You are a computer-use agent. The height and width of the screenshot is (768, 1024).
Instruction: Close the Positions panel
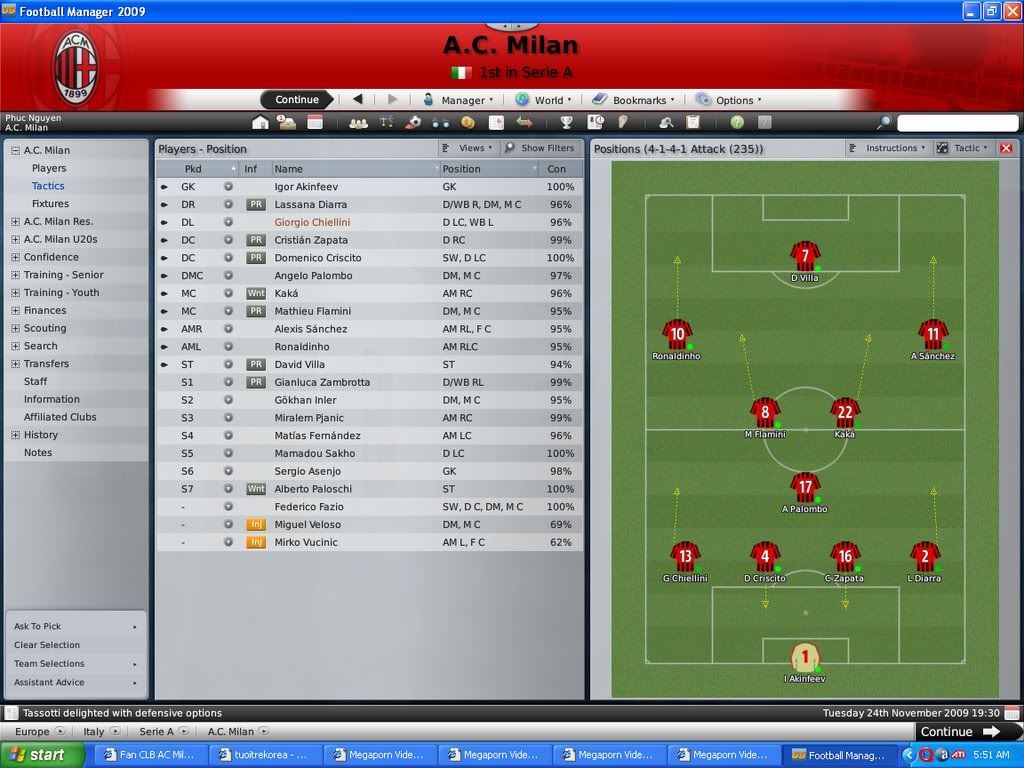point(1006,148)
